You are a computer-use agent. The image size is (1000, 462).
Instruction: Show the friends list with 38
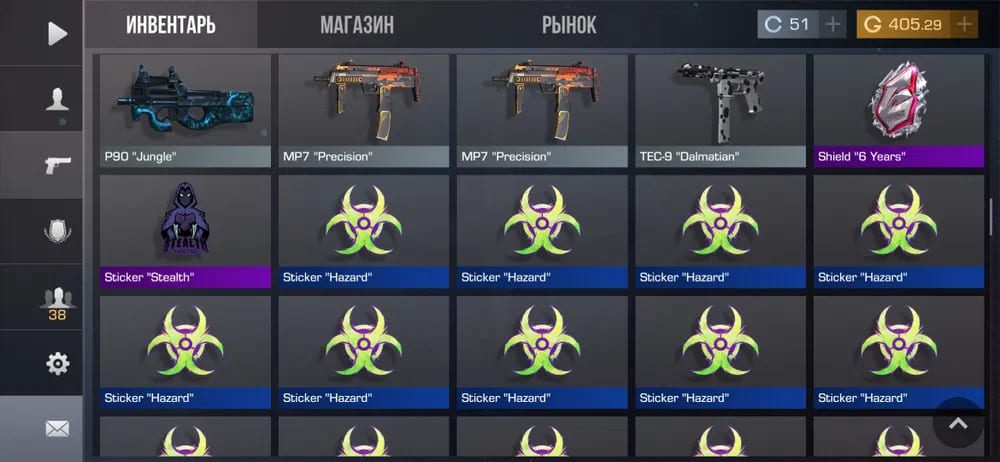pos(57,302)
